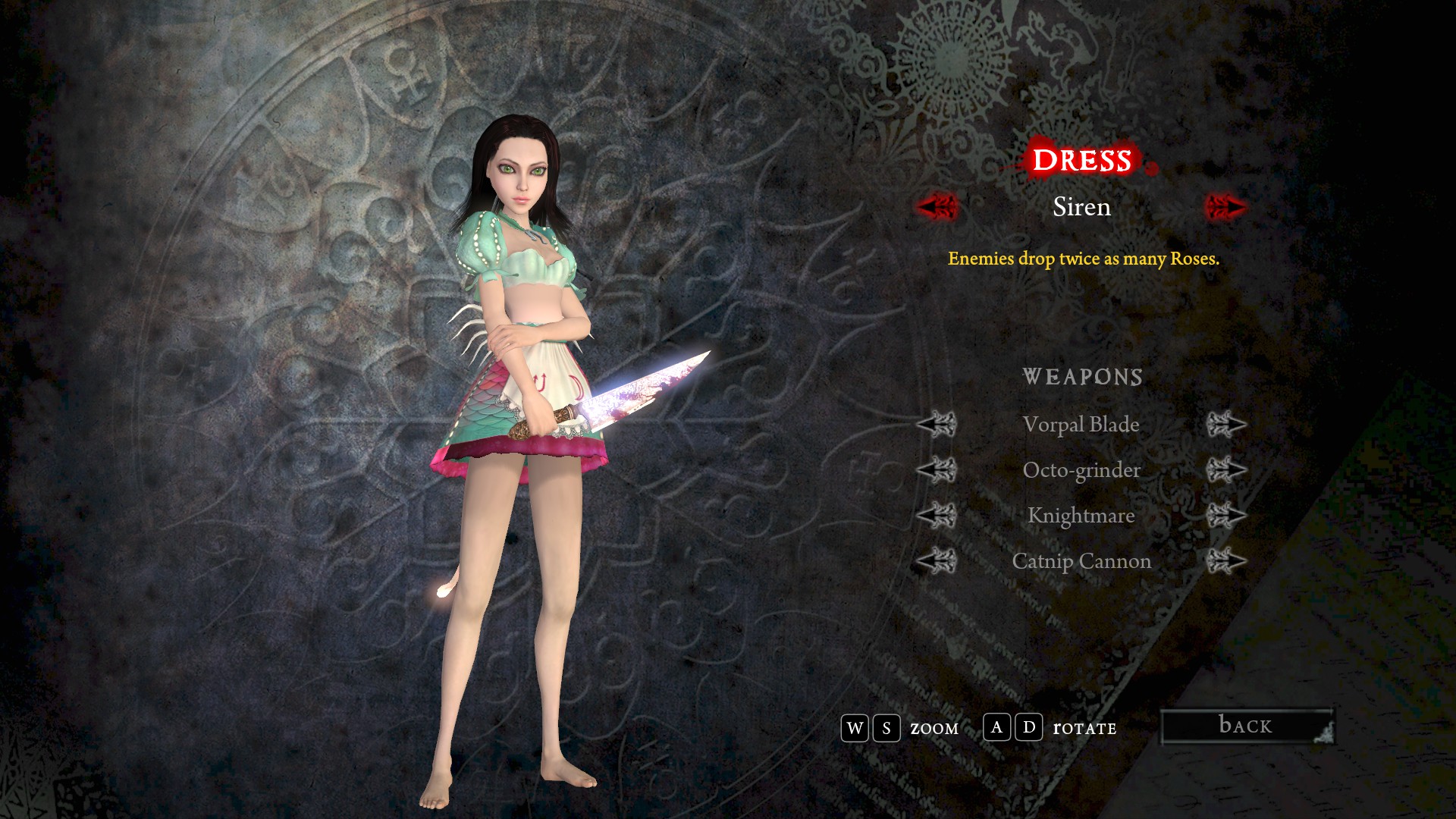
Task: Cycle Octo-grinder skin backward
Action: (937, 470)
